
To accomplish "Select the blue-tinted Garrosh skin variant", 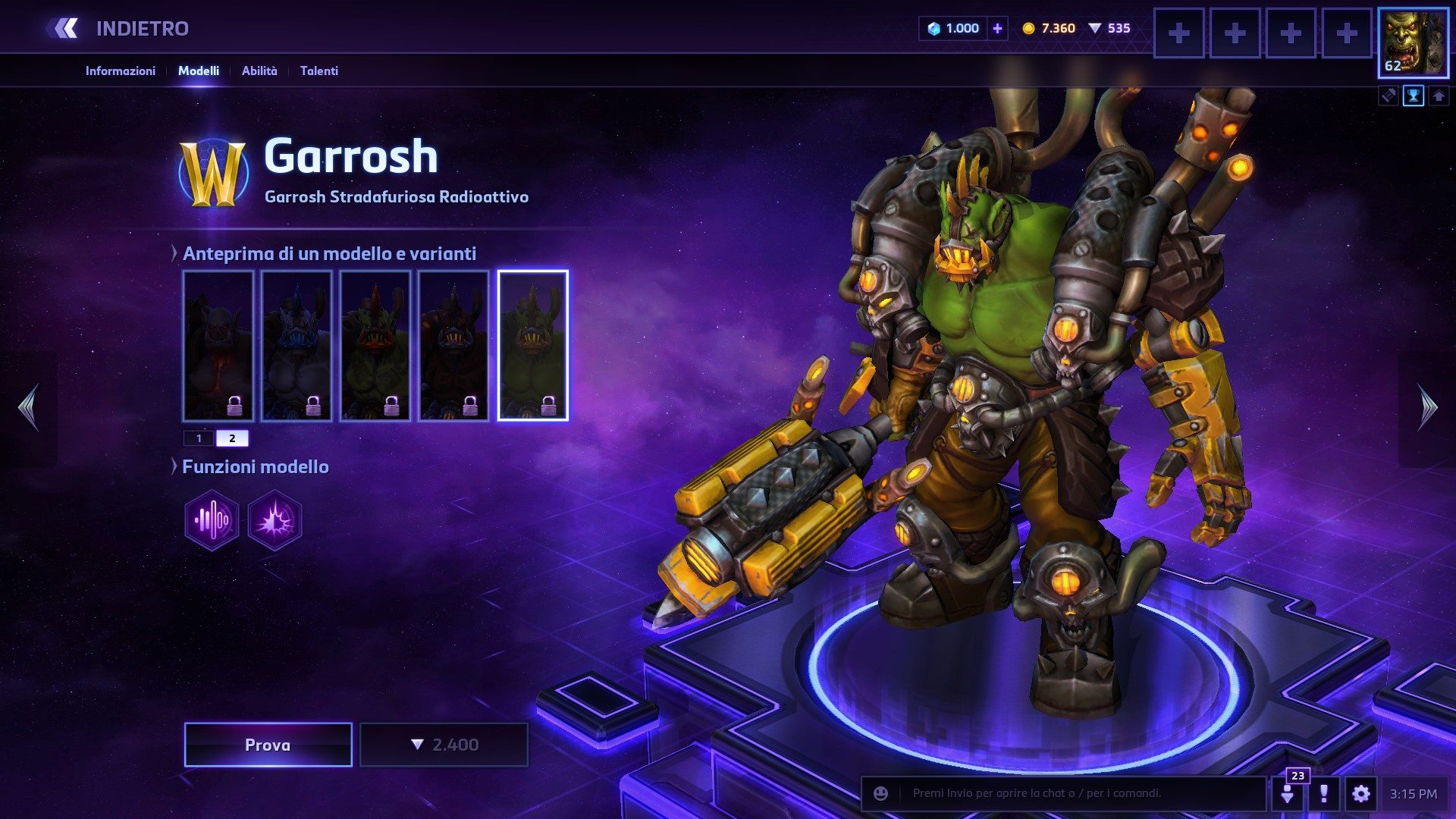I will pos(297,345).
